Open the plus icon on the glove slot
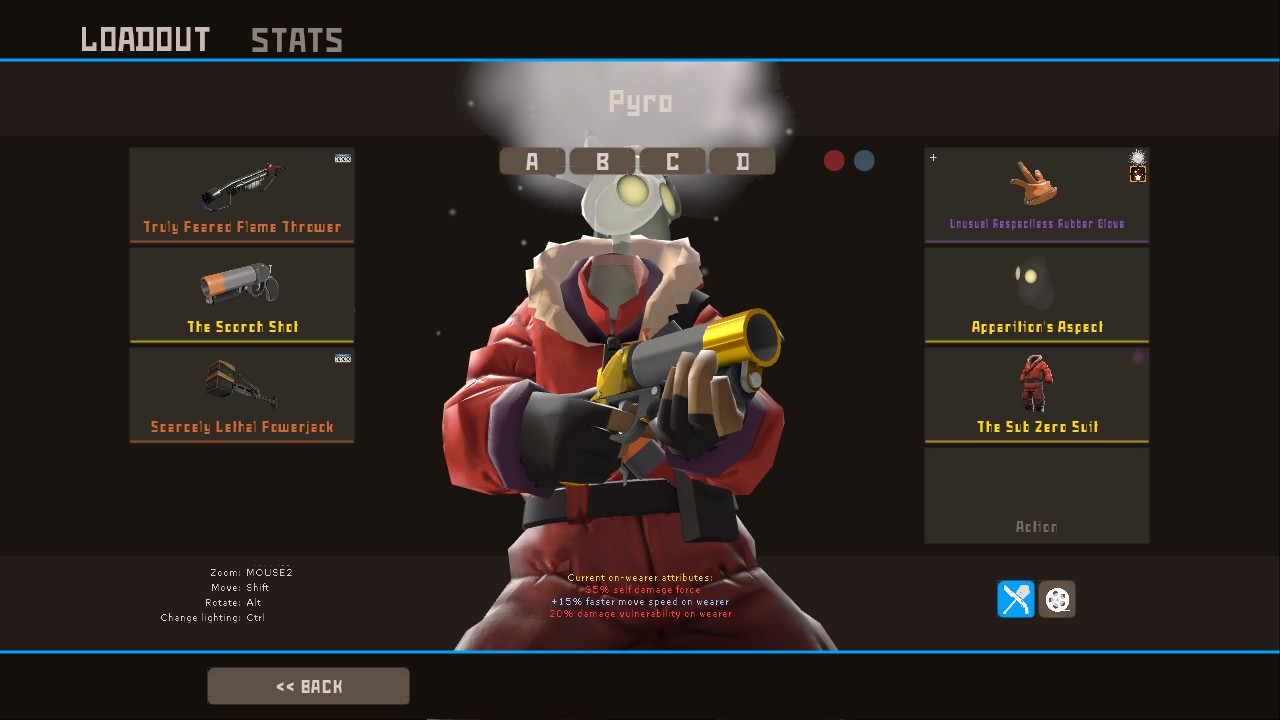 tap(933, 157)
